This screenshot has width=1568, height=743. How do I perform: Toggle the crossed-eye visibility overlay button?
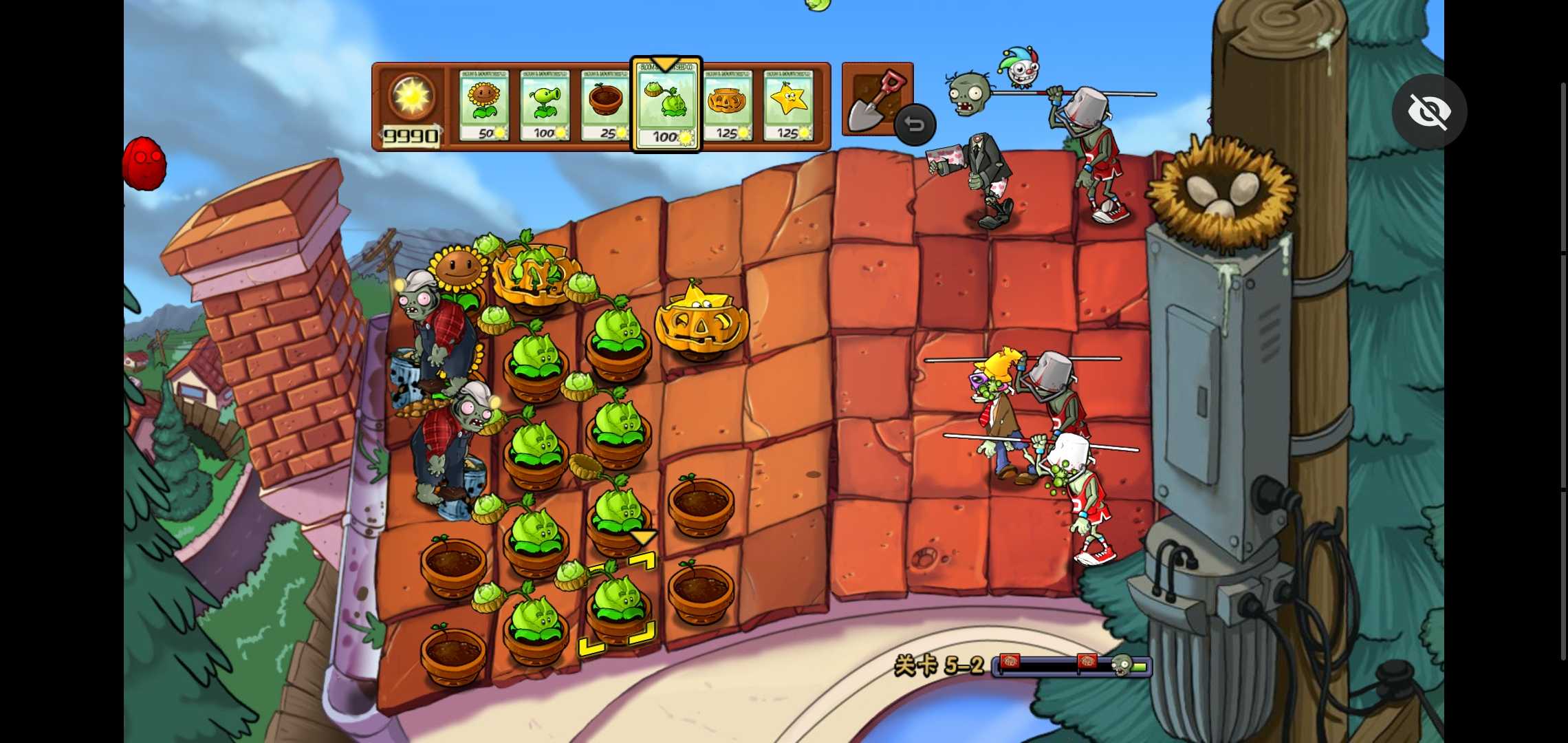[x=1429, y=111]
